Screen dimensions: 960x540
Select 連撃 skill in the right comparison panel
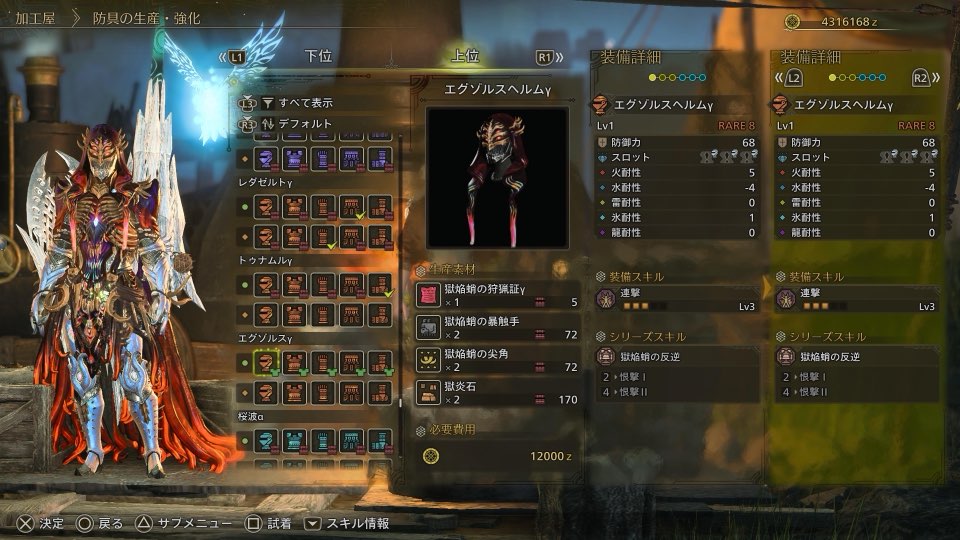(855, 299)
